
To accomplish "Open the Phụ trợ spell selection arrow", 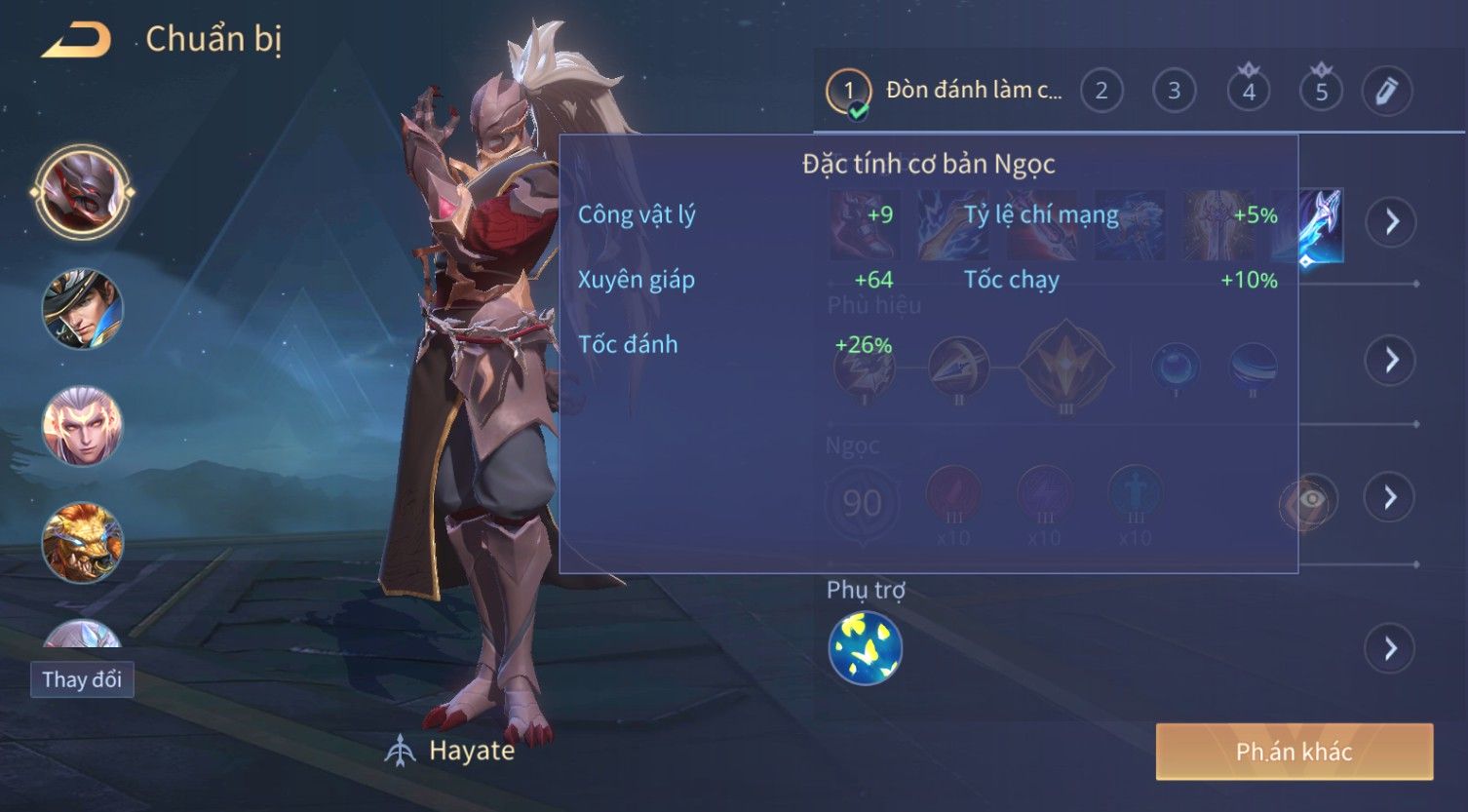I will (x=1391, y=648).
